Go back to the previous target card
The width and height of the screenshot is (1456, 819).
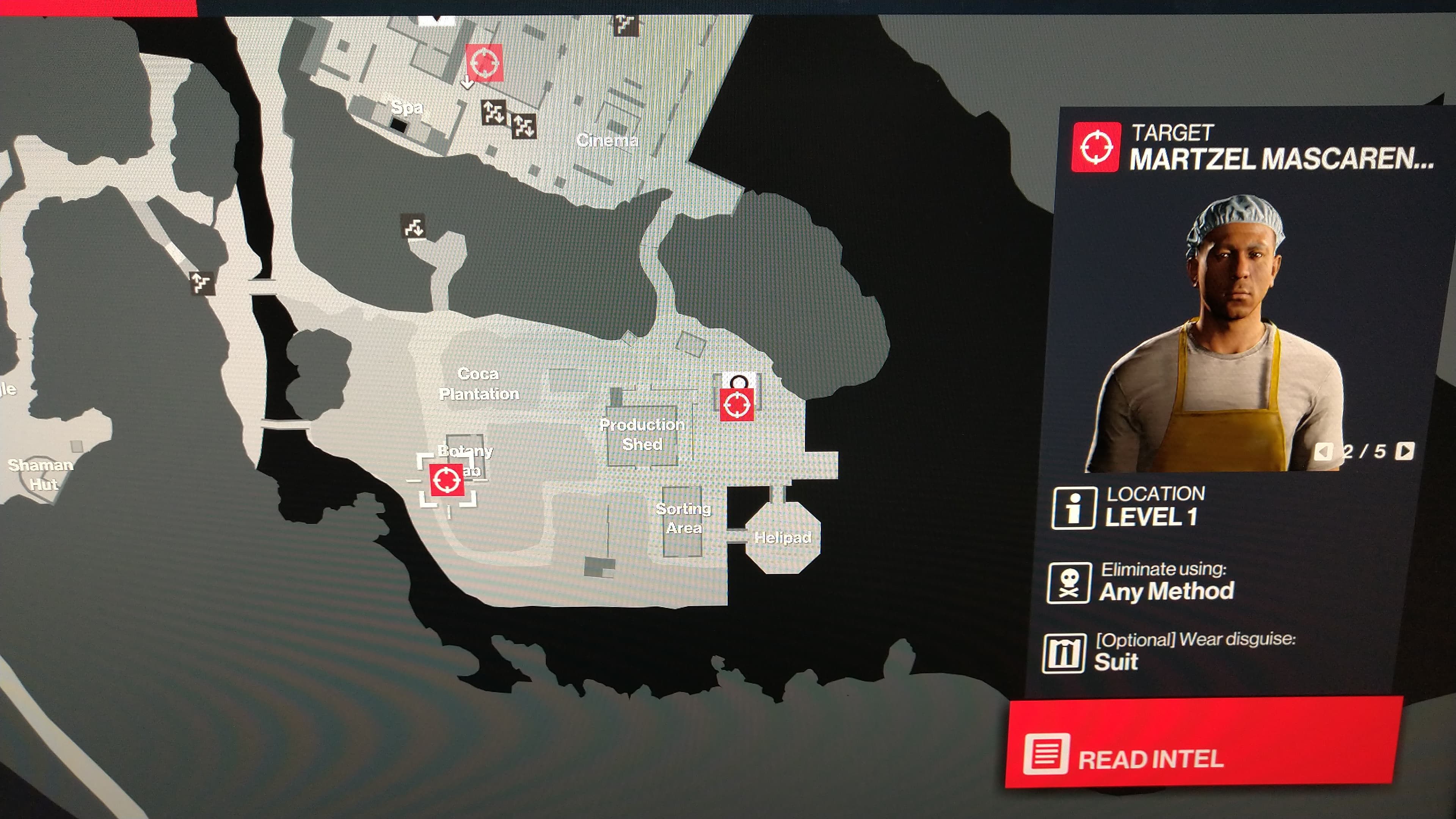point(1323,451)
